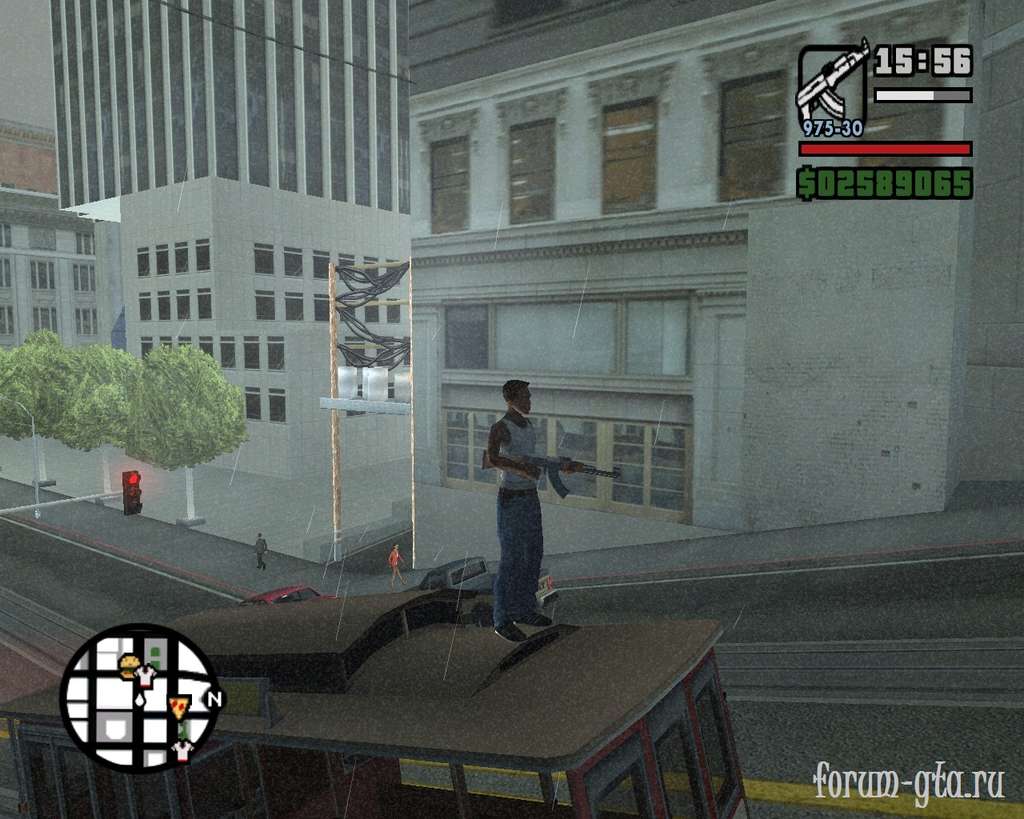Select the AK-47 weapon icon

click(x=832, y=84)
